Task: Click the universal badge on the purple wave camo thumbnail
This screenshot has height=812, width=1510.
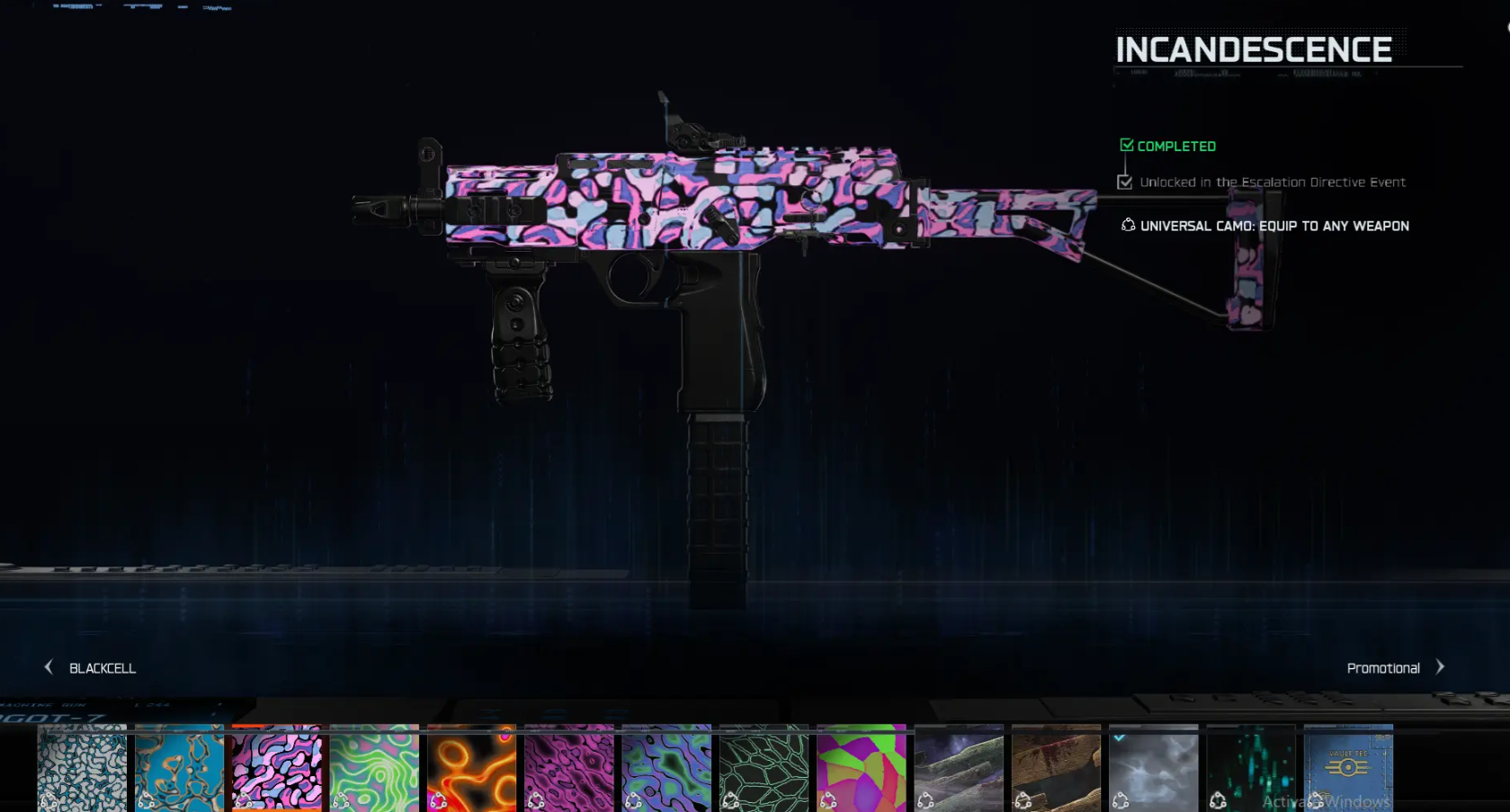Action: coord(536,800)
